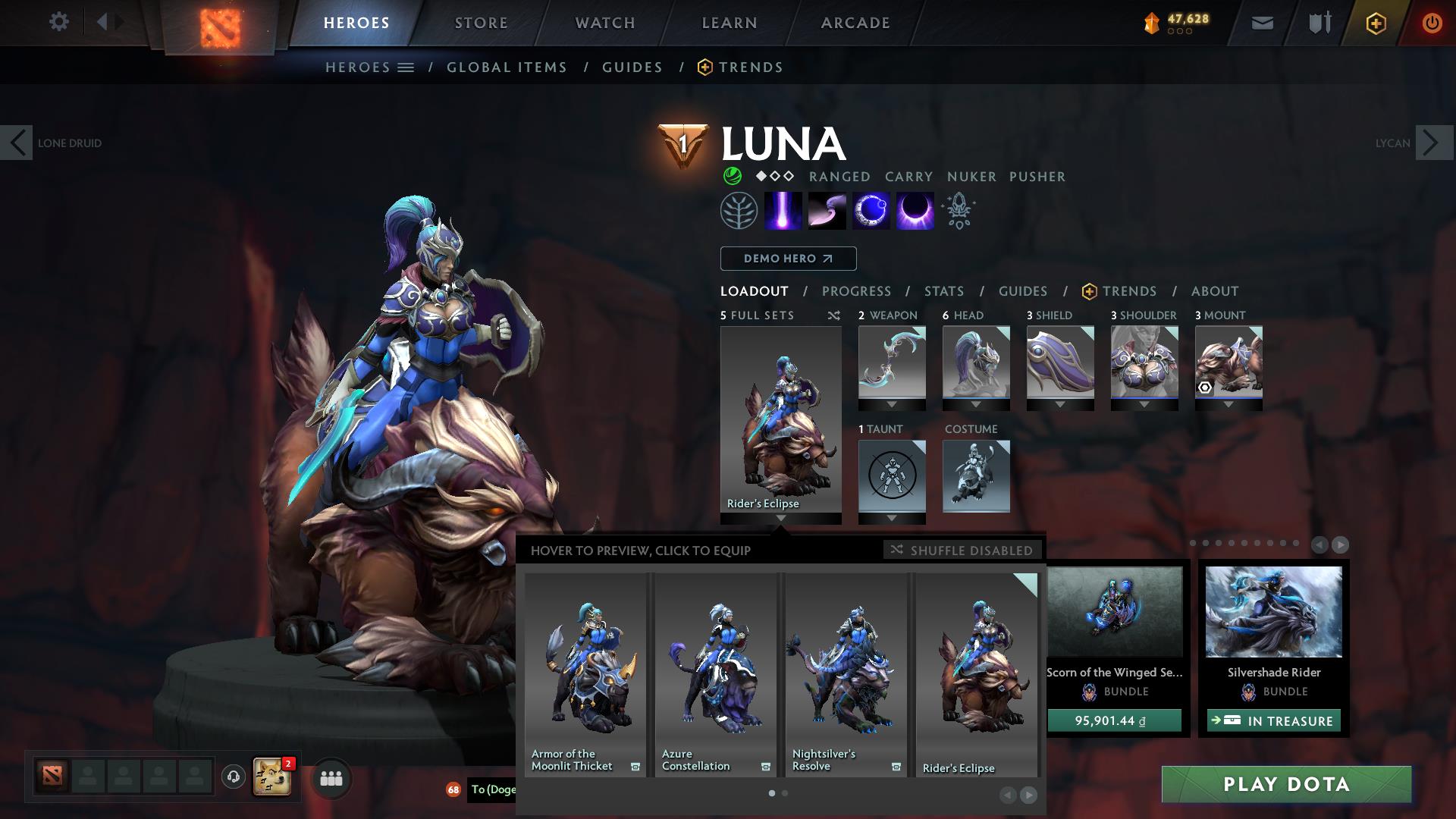Switch to the Global Items tab

pos(507,67)
